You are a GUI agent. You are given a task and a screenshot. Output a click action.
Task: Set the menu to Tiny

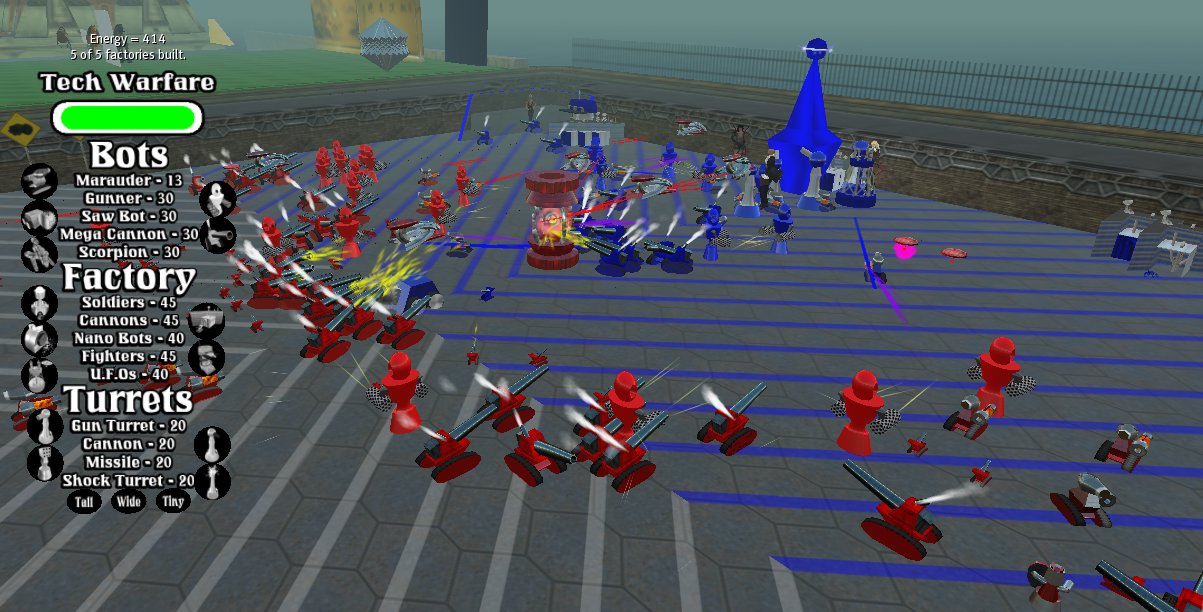172,502
